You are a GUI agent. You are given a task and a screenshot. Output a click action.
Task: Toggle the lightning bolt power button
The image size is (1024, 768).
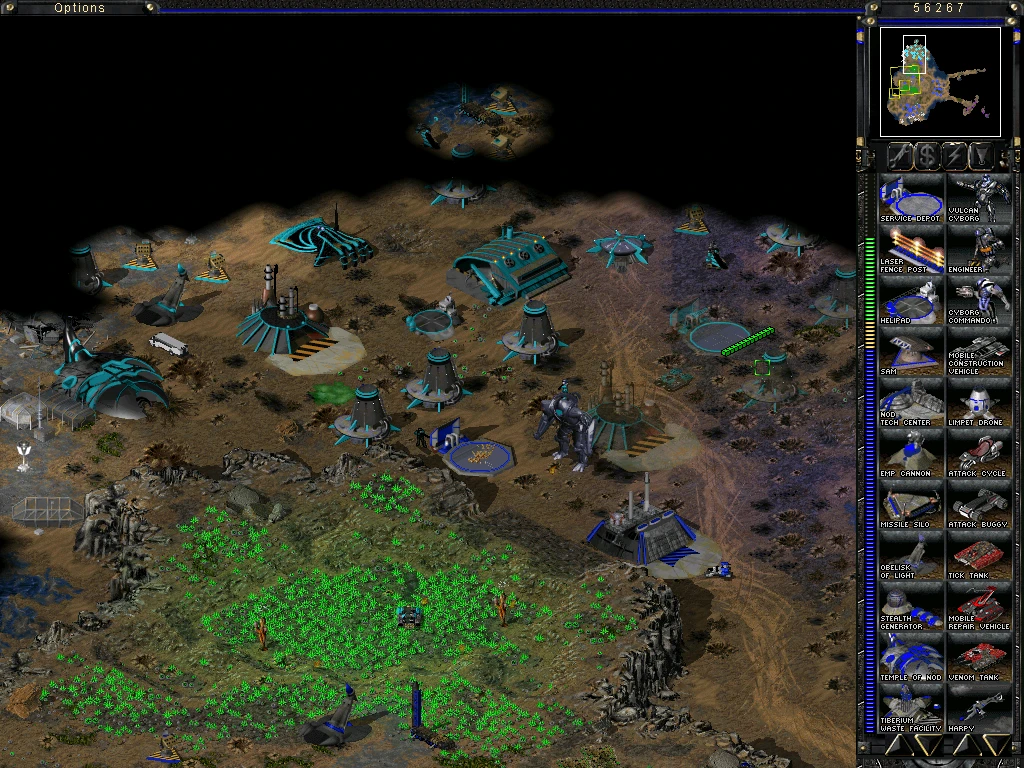click(955, 155)
